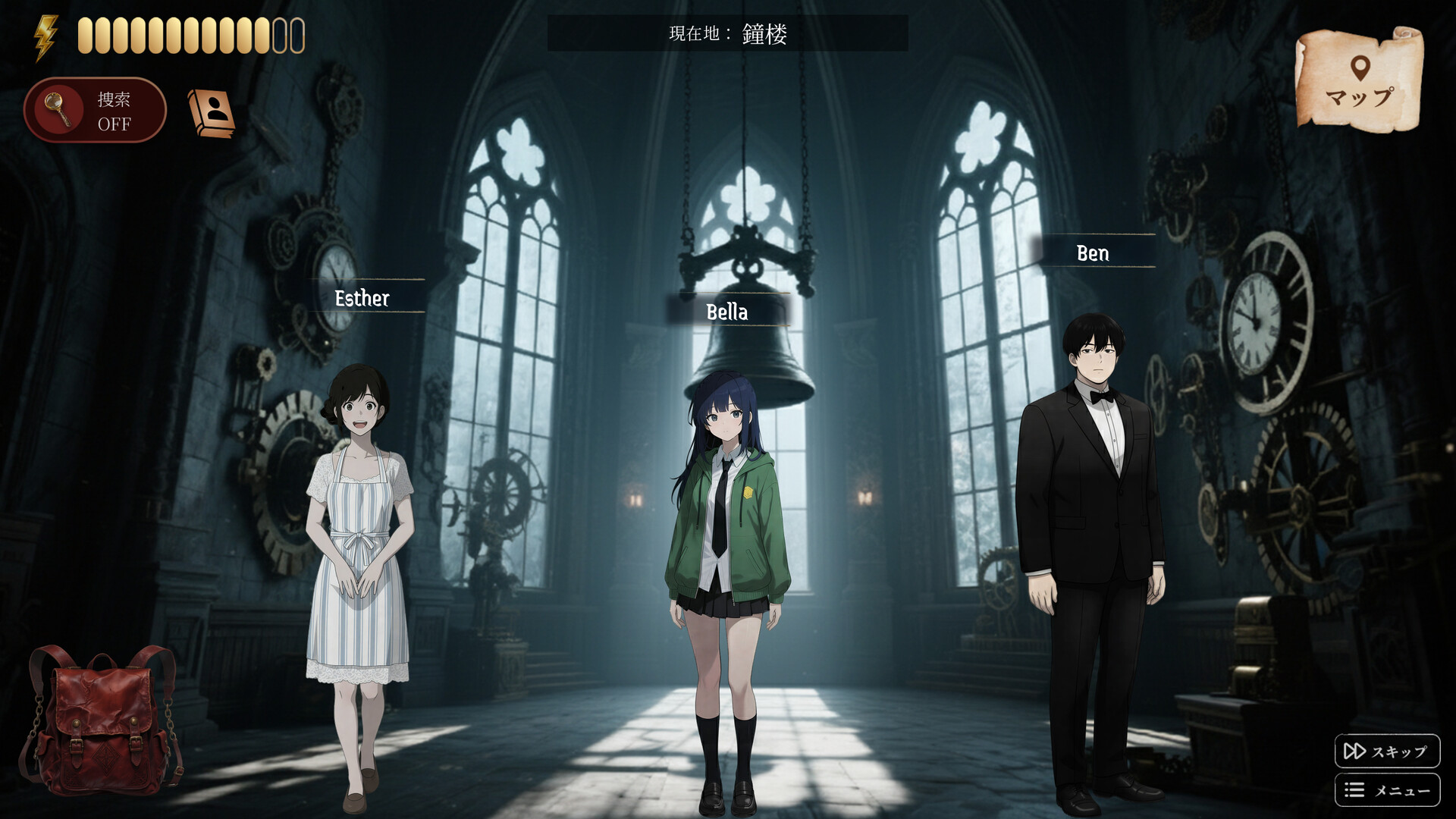1456x819 pixels.
Task: Open the マップ map scroll
Action: click(1359, 80)
